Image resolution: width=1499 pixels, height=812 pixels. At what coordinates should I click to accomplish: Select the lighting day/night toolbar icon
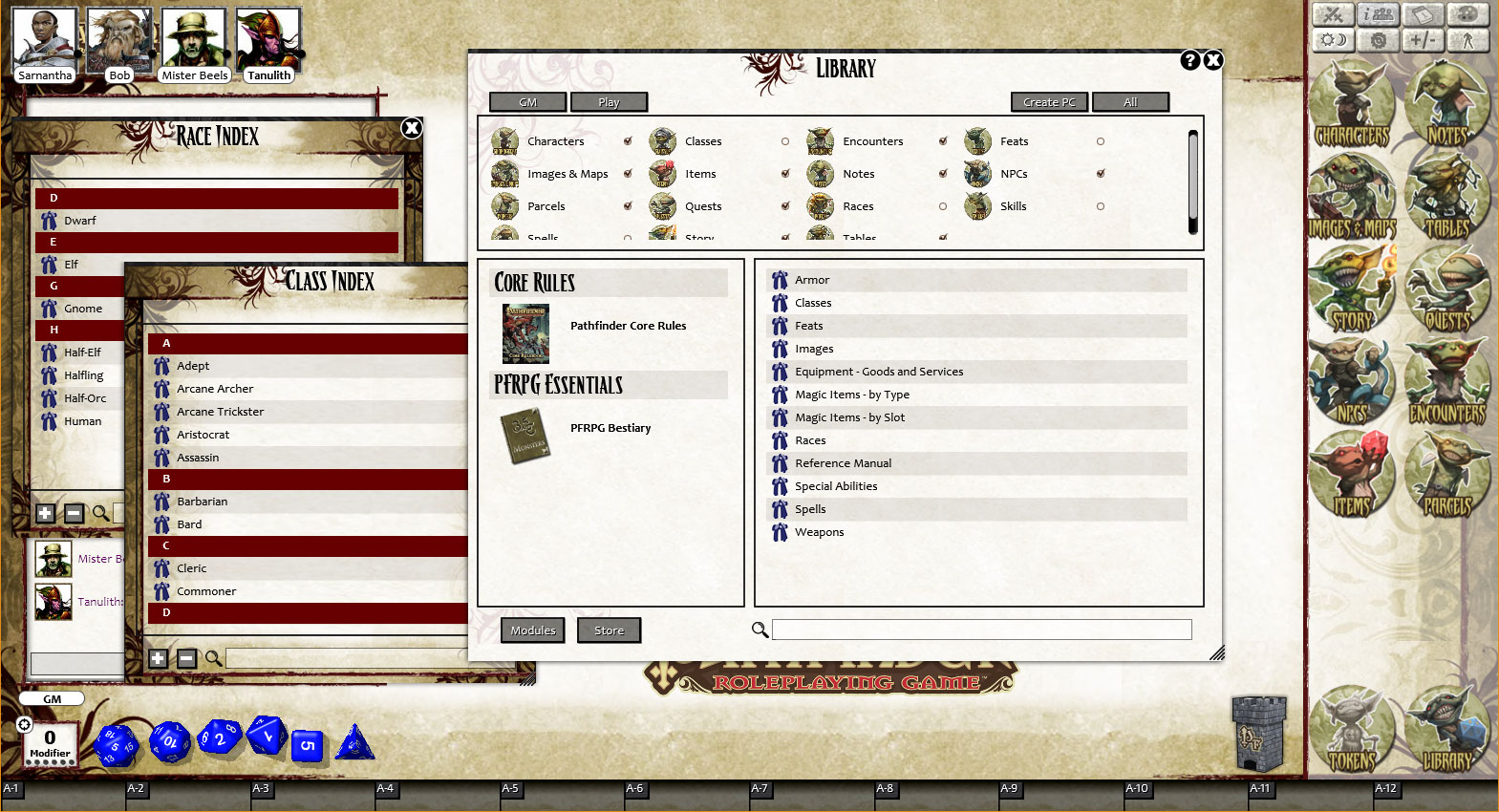(1333, 39)
